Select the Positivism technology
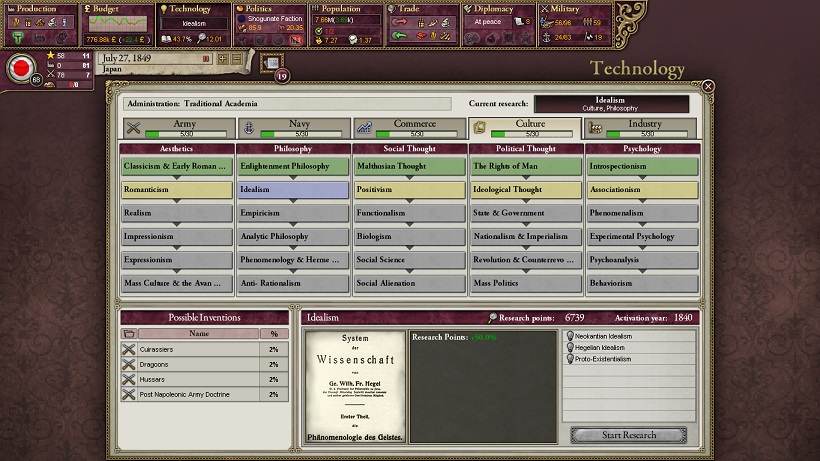The image size is (820, 461). 409,189
